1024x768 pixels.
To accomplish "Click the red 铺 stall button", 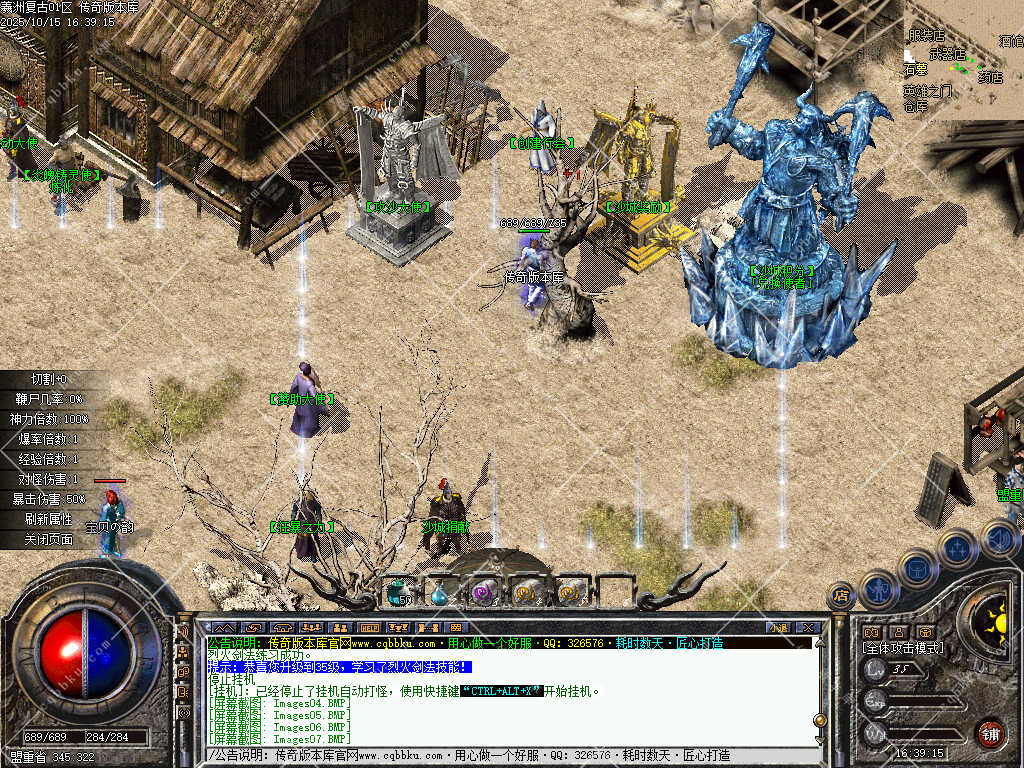I will tap(990, 733).
